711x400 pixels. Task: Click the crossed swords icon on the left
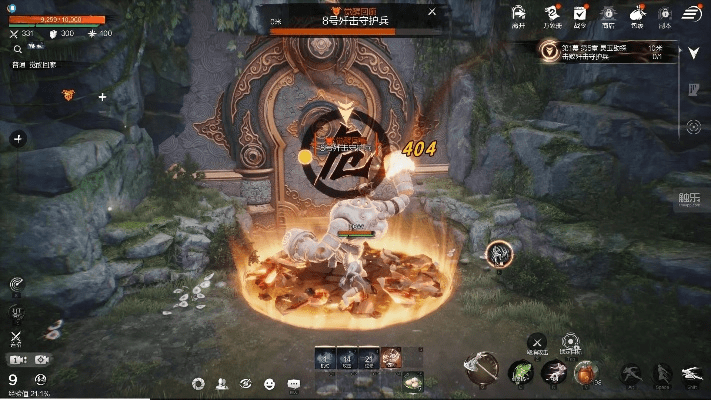tap(17, 338)
